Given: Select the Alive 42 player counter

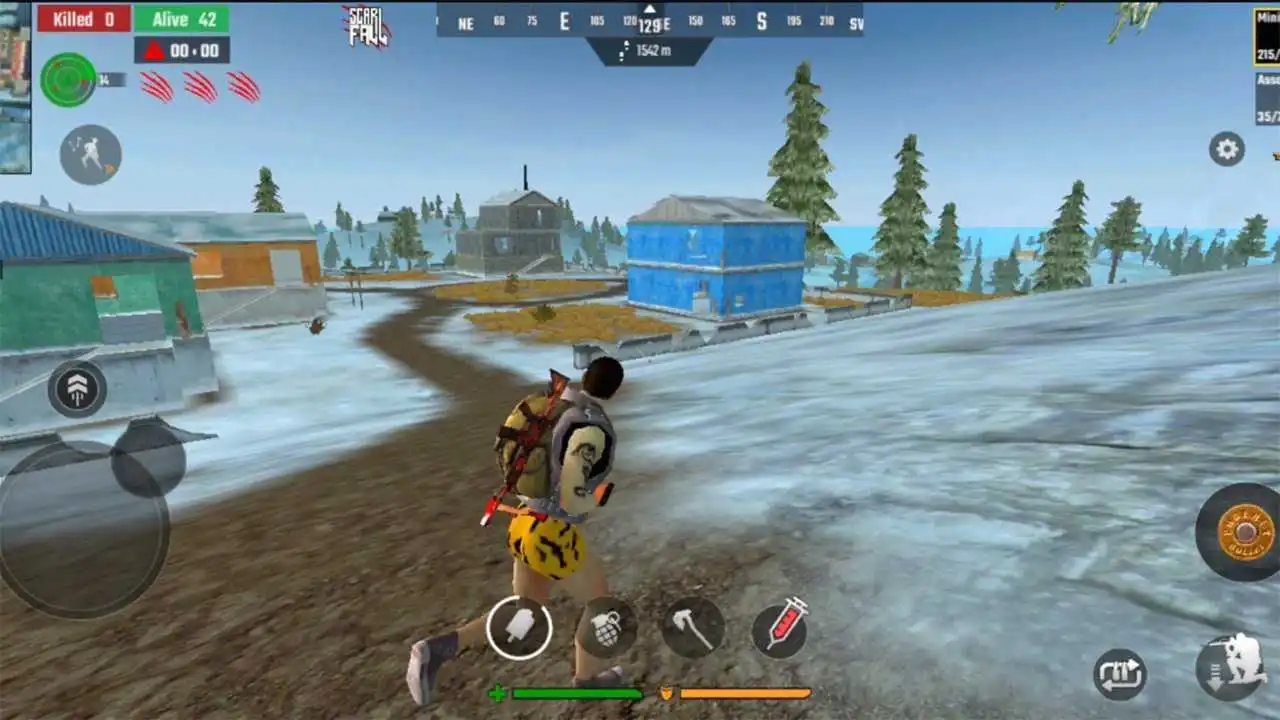Looking at the screenshot, I should tap(183, 17).
